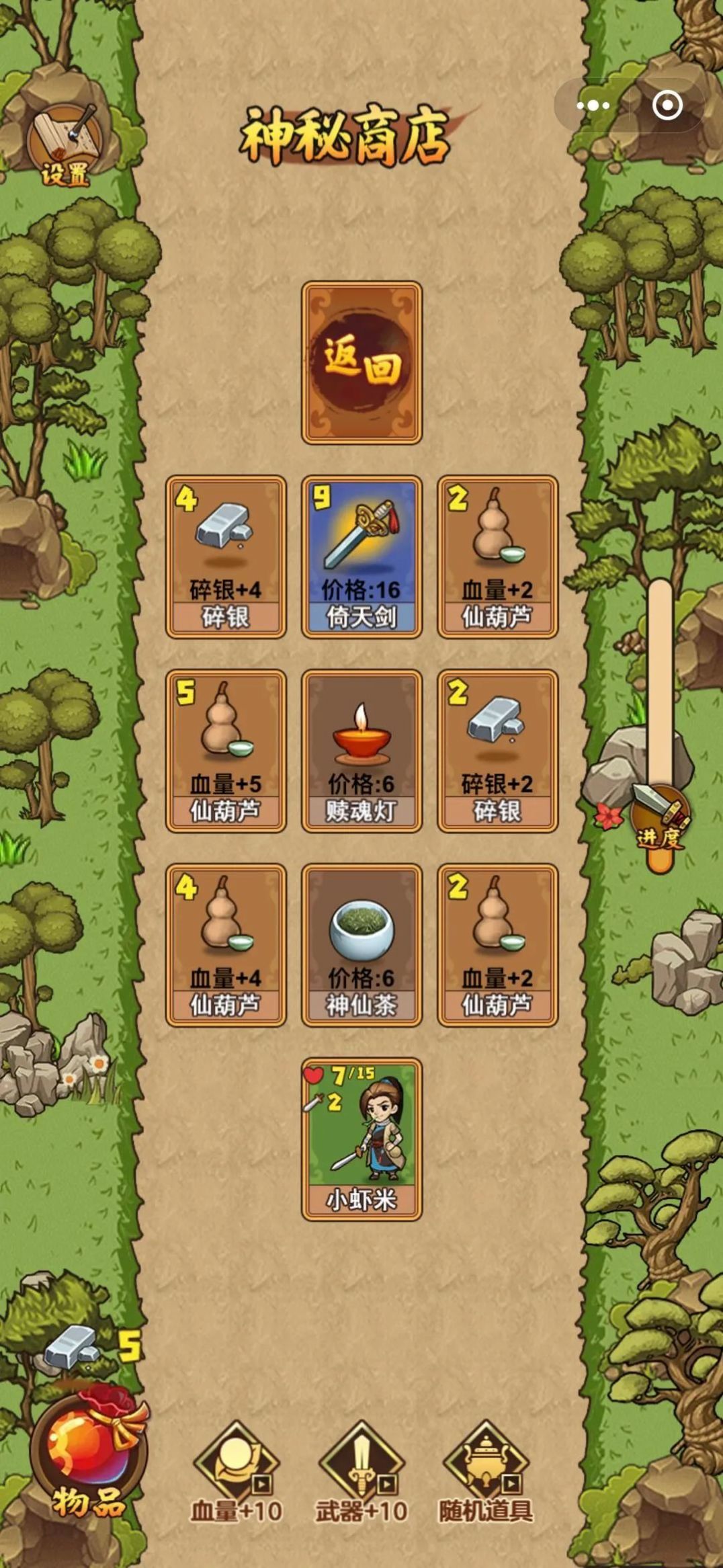The image size is (723, 1568).
Task: Buy the 神仙茶 tea card
Action: pos(361,945)
